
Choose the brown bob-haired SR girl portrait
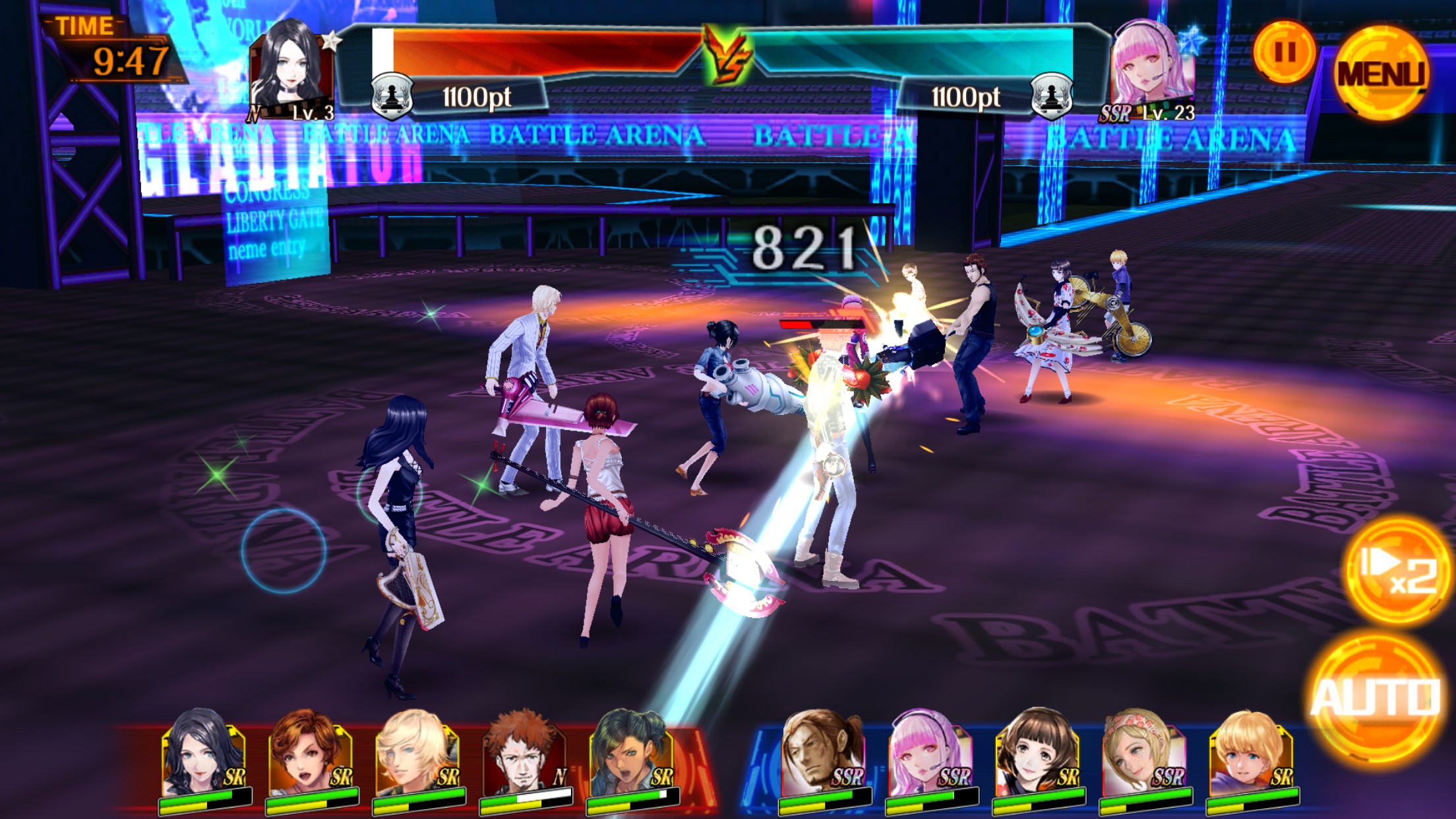(x=1037, y=754)
